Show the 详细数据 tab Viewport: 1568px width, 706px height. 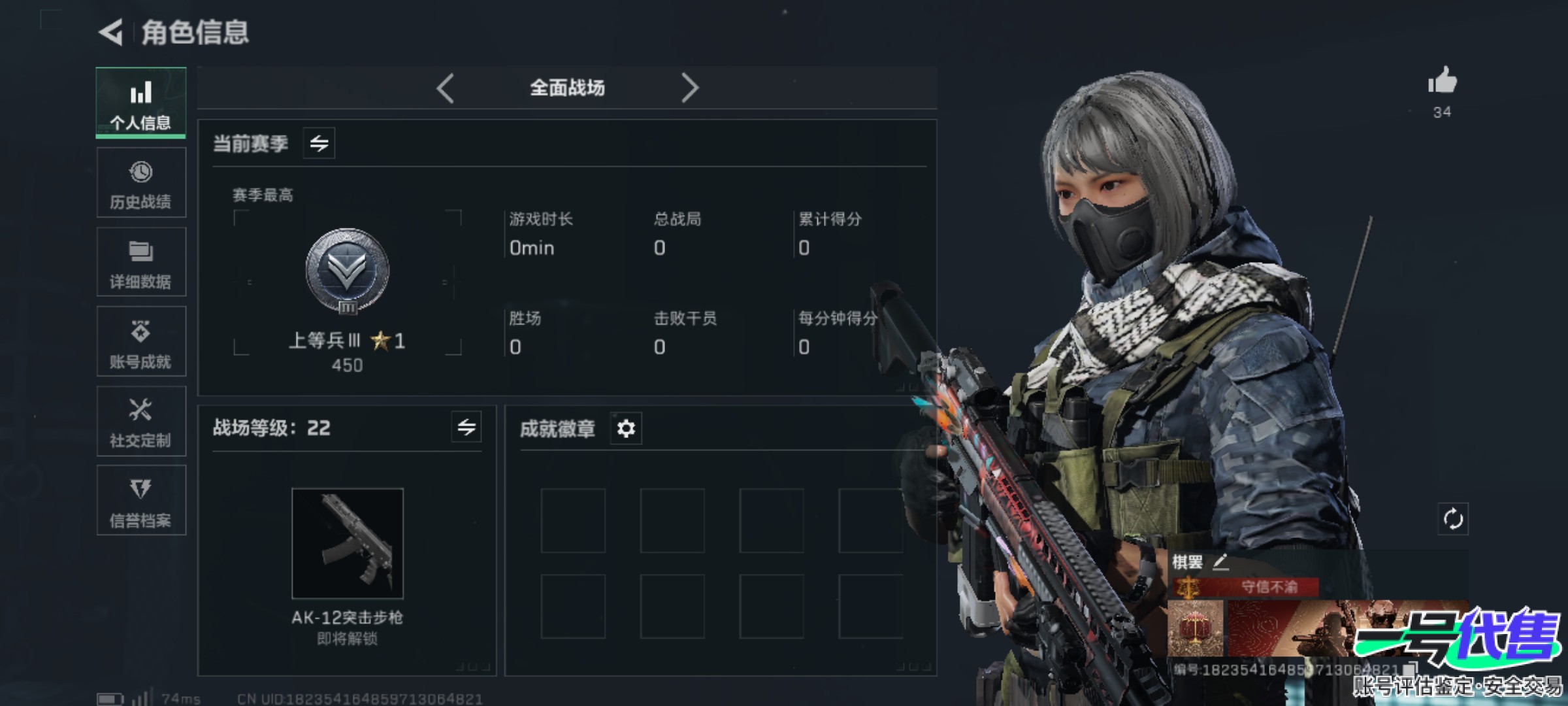pos(141,263)
